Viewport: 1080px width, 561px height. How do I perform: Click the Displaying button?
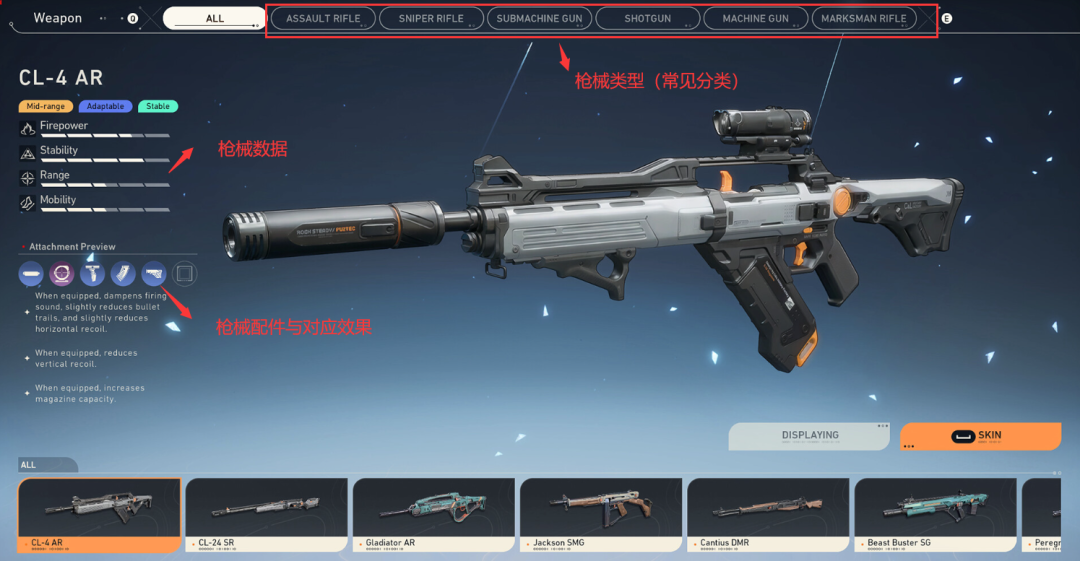810,436
